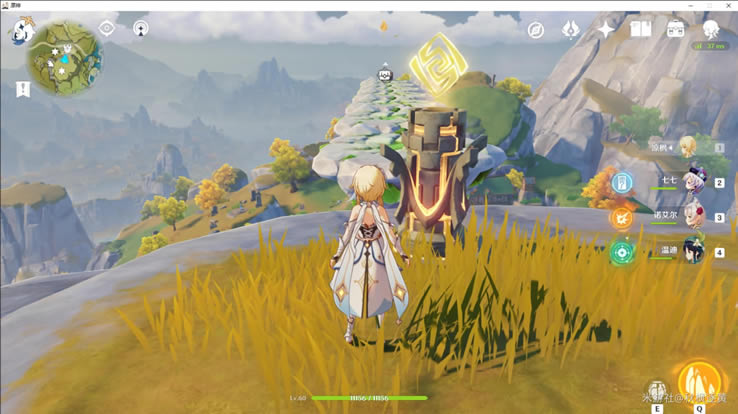Viewport: 738px width, 414px height.
Task: Open the character screen icon
Action: [x=711, y=30]
